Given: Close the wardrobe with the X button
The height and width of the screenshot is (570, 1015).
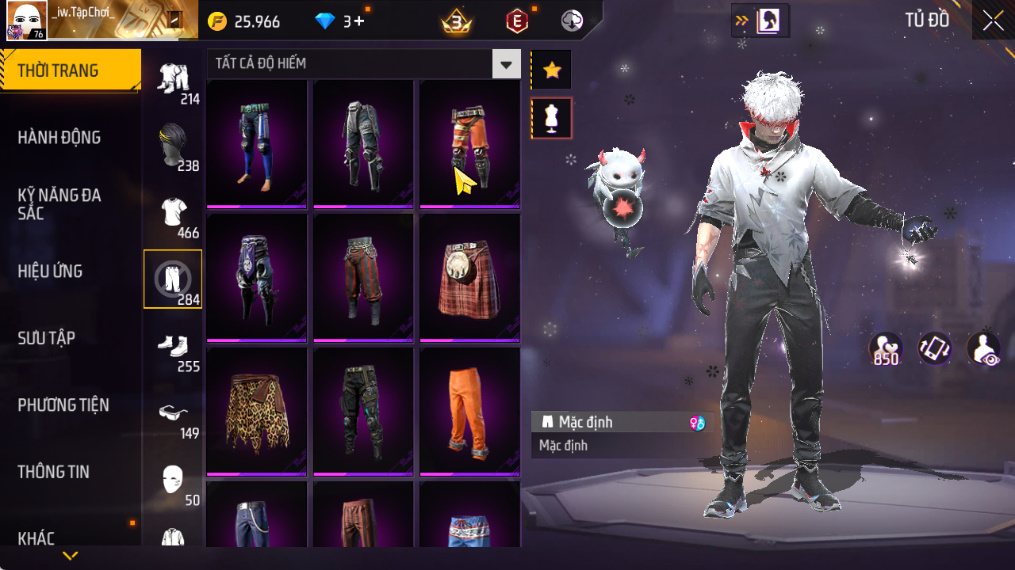Looking at the screenshot, I should click(992, 21).
